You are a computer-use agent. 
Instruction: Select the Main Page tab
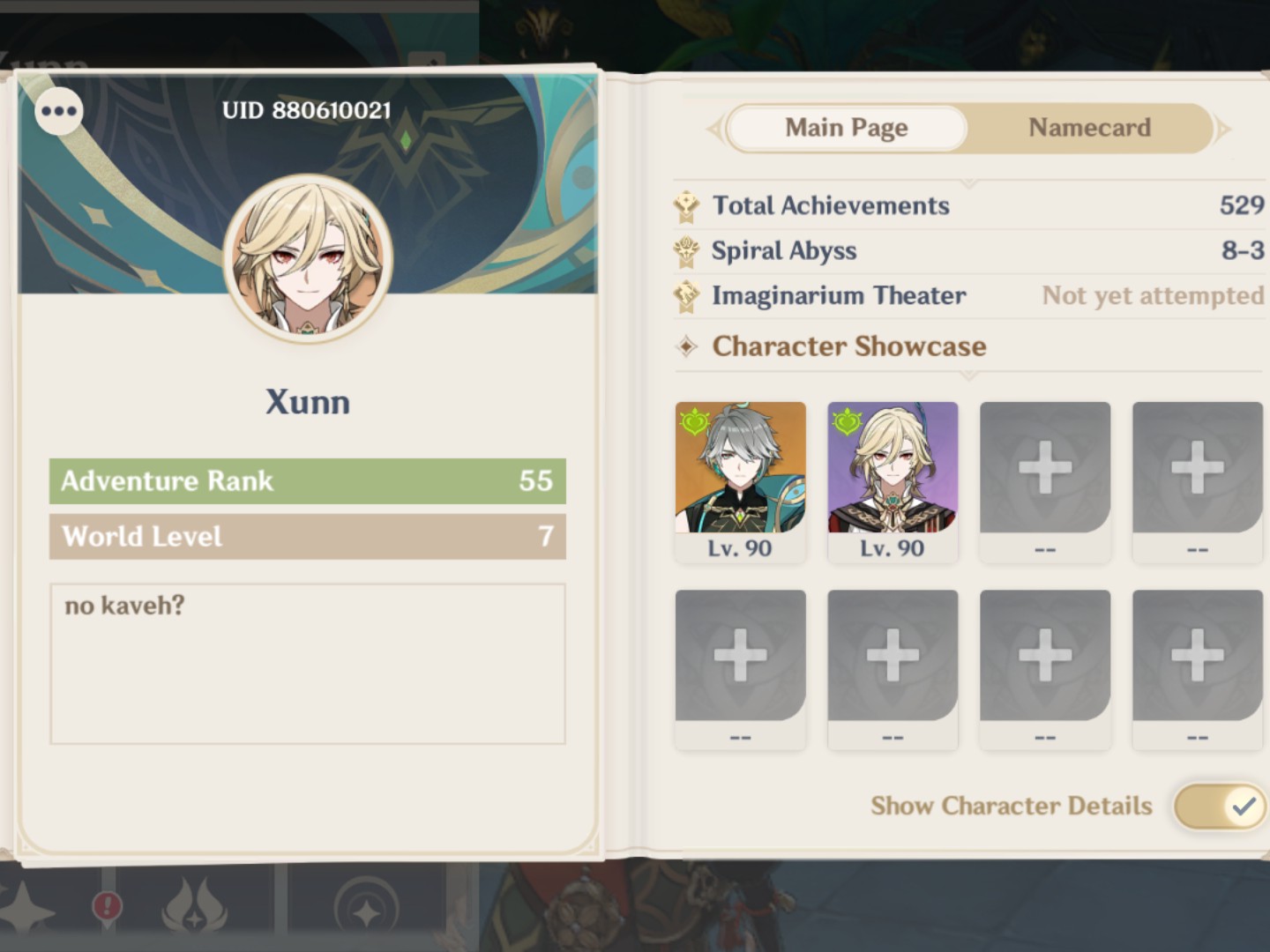coord(845,128)
